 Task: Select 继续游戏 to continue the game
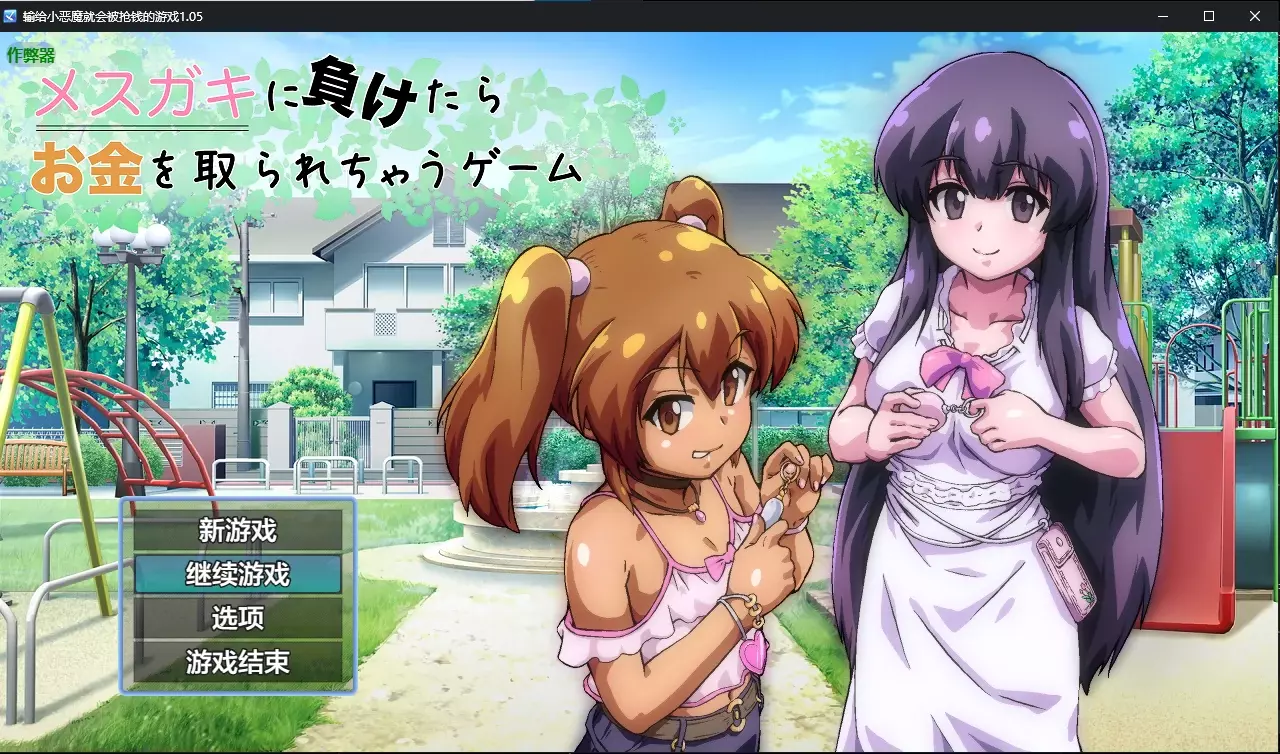(238, 574)
